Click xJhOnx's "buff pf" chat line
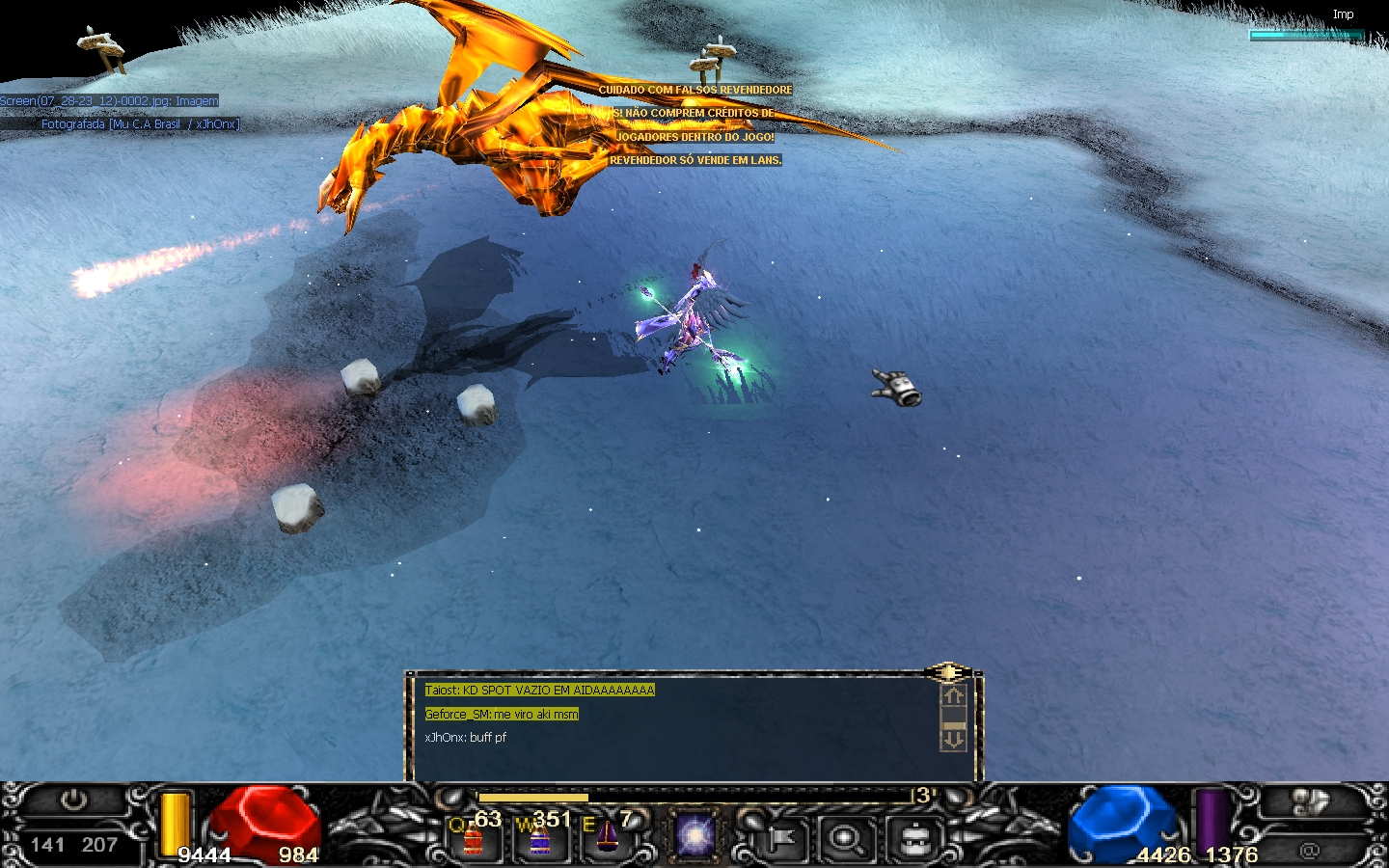Image resolution: width=1389 pixels, height=868 pixels. pos(466,738)
